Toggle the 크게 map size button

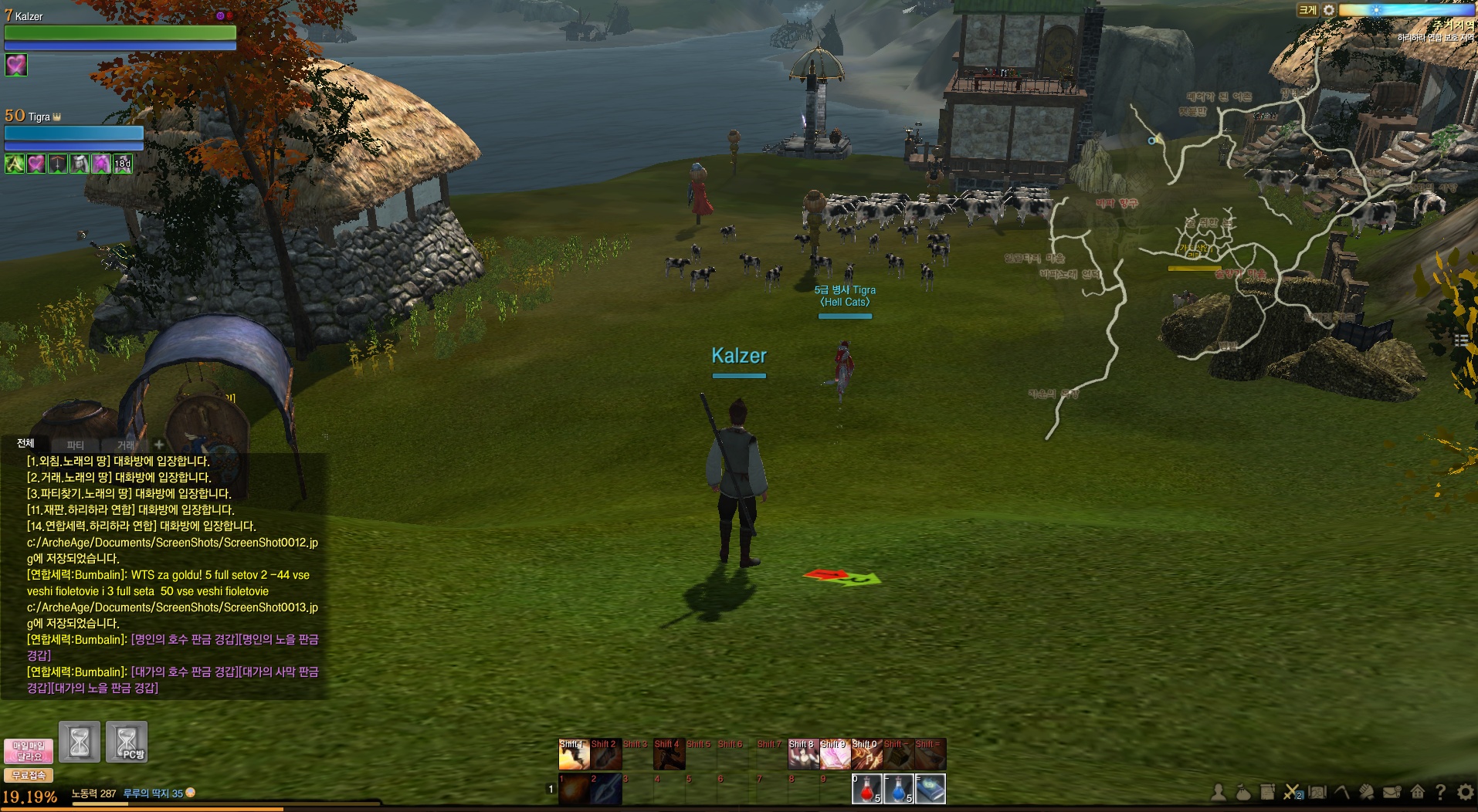1307,10
